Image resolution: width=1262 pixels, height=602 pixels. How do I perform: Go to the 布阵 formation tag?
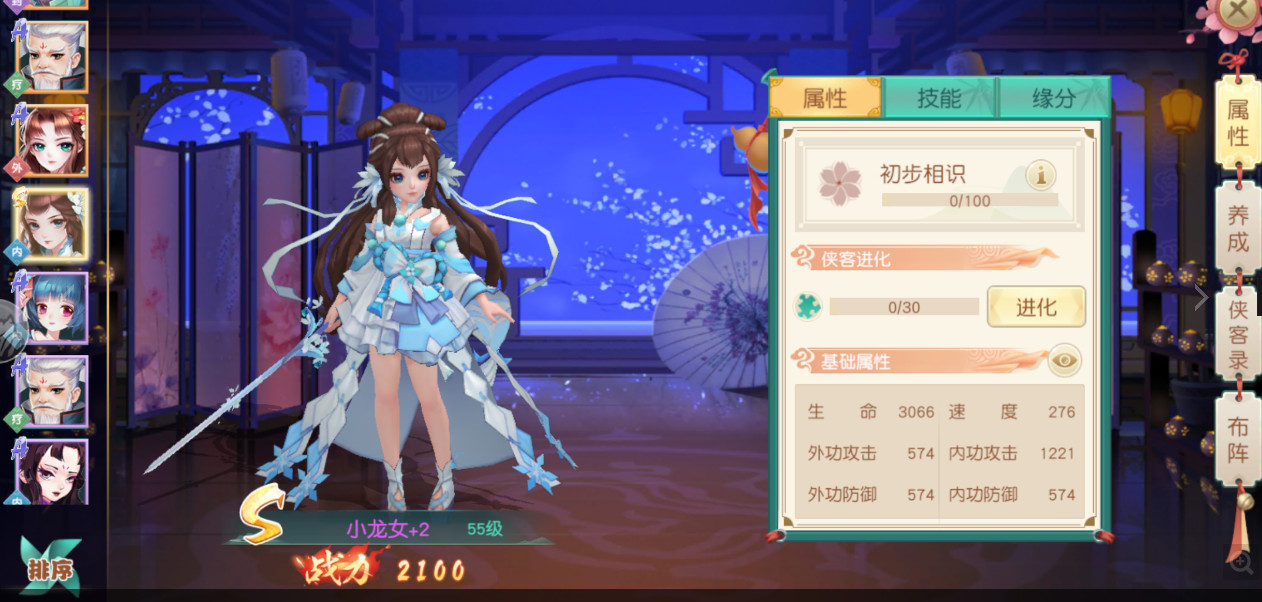(x=1238, y=439)
